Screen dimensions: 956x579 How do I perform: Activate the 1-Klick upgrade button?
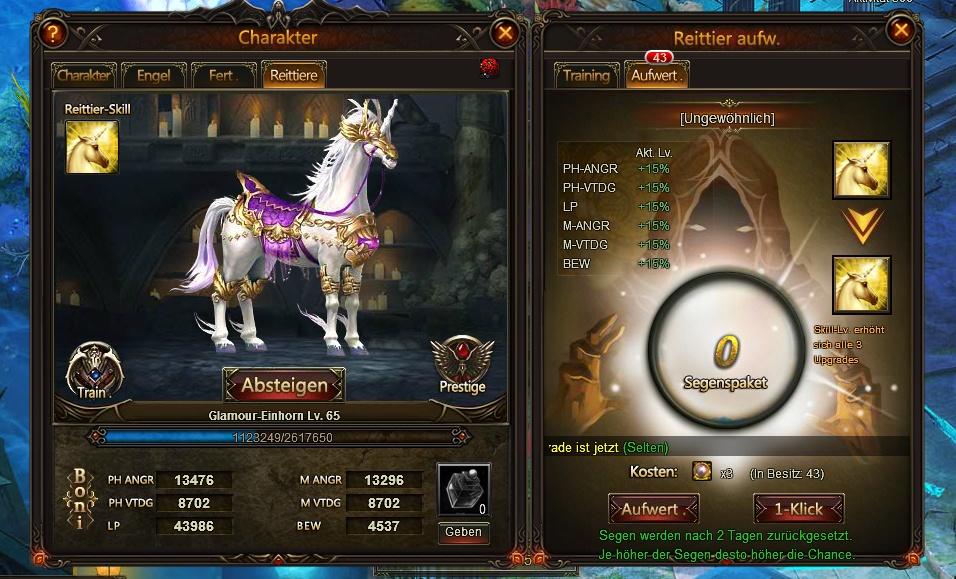pyautogui.click(x=798, y=509)
